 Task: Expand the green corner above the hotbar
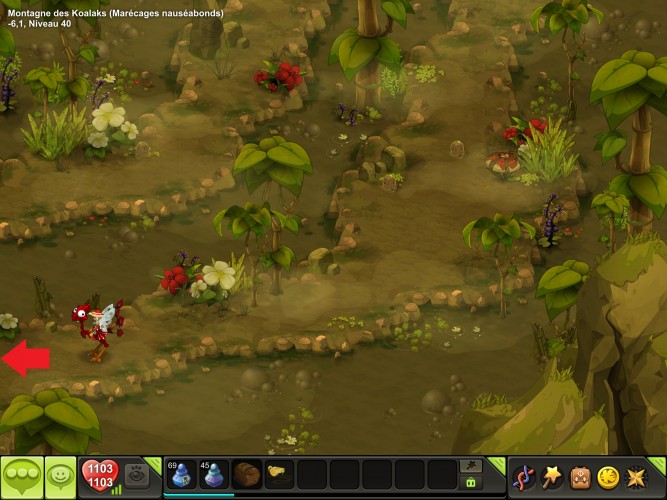[x=495, y=462]
